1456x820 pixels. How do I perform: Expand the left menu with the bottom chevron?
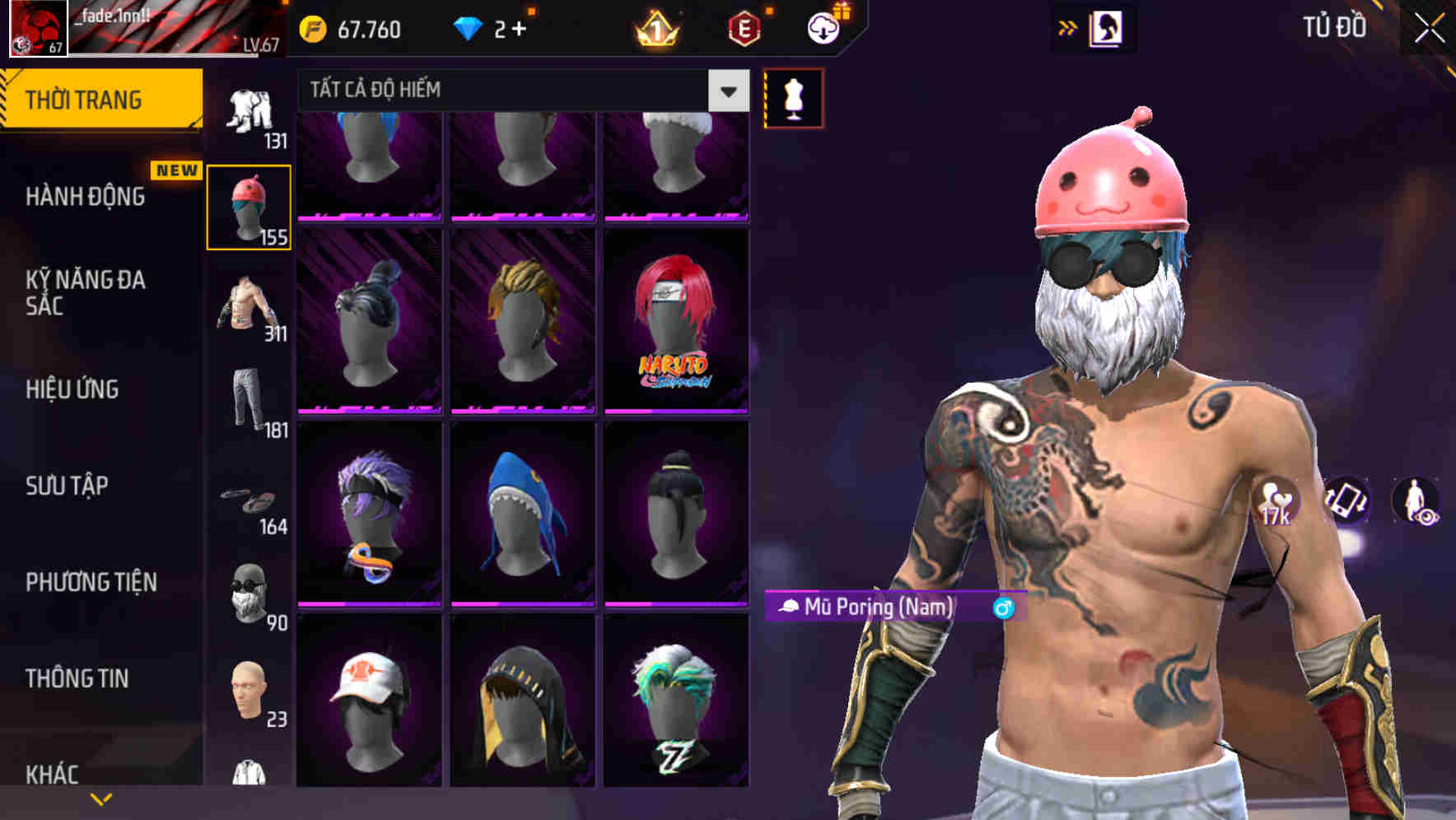[100, 796]
